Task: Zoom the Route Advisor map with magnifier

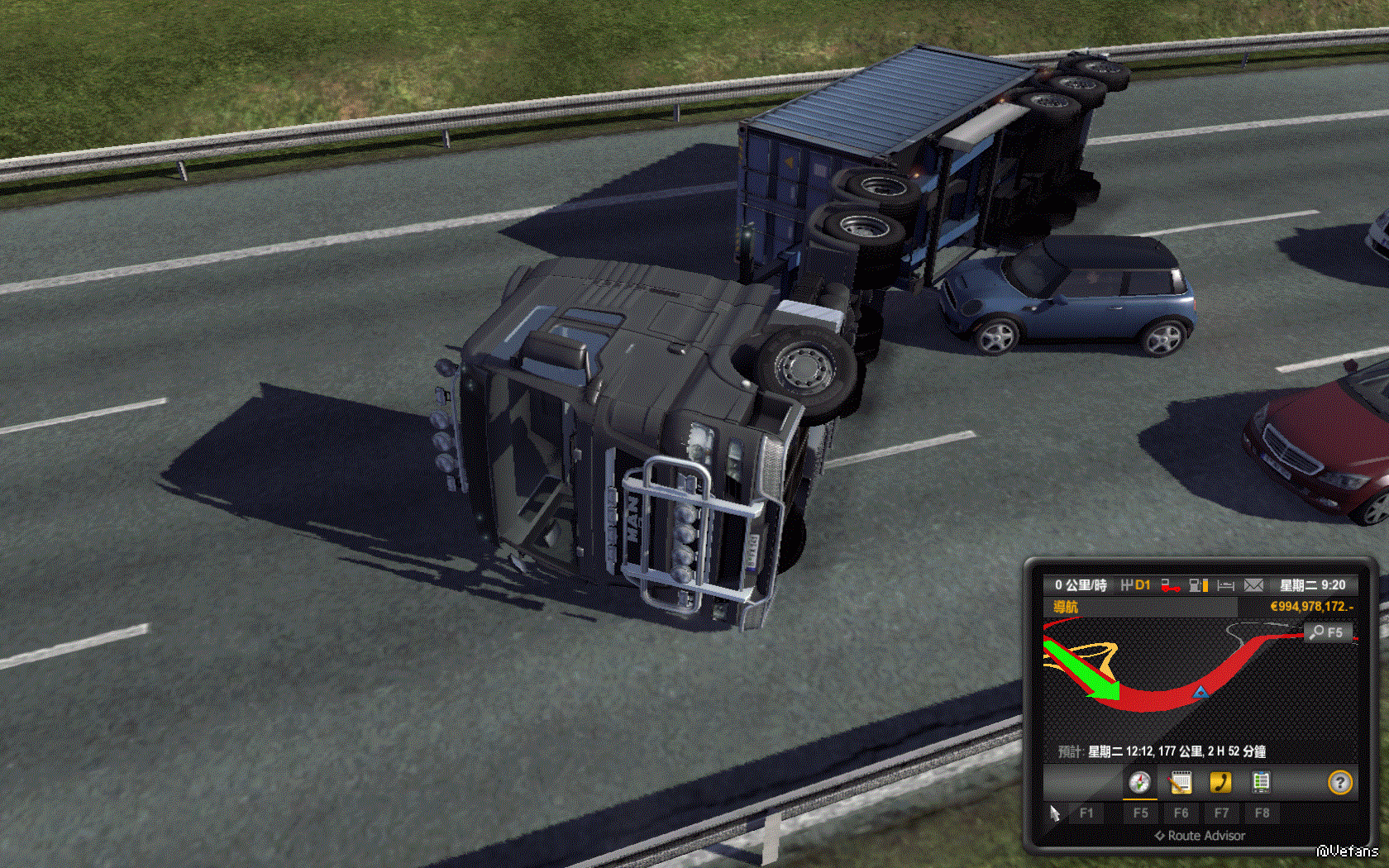Action: [x=1327, y=632]
